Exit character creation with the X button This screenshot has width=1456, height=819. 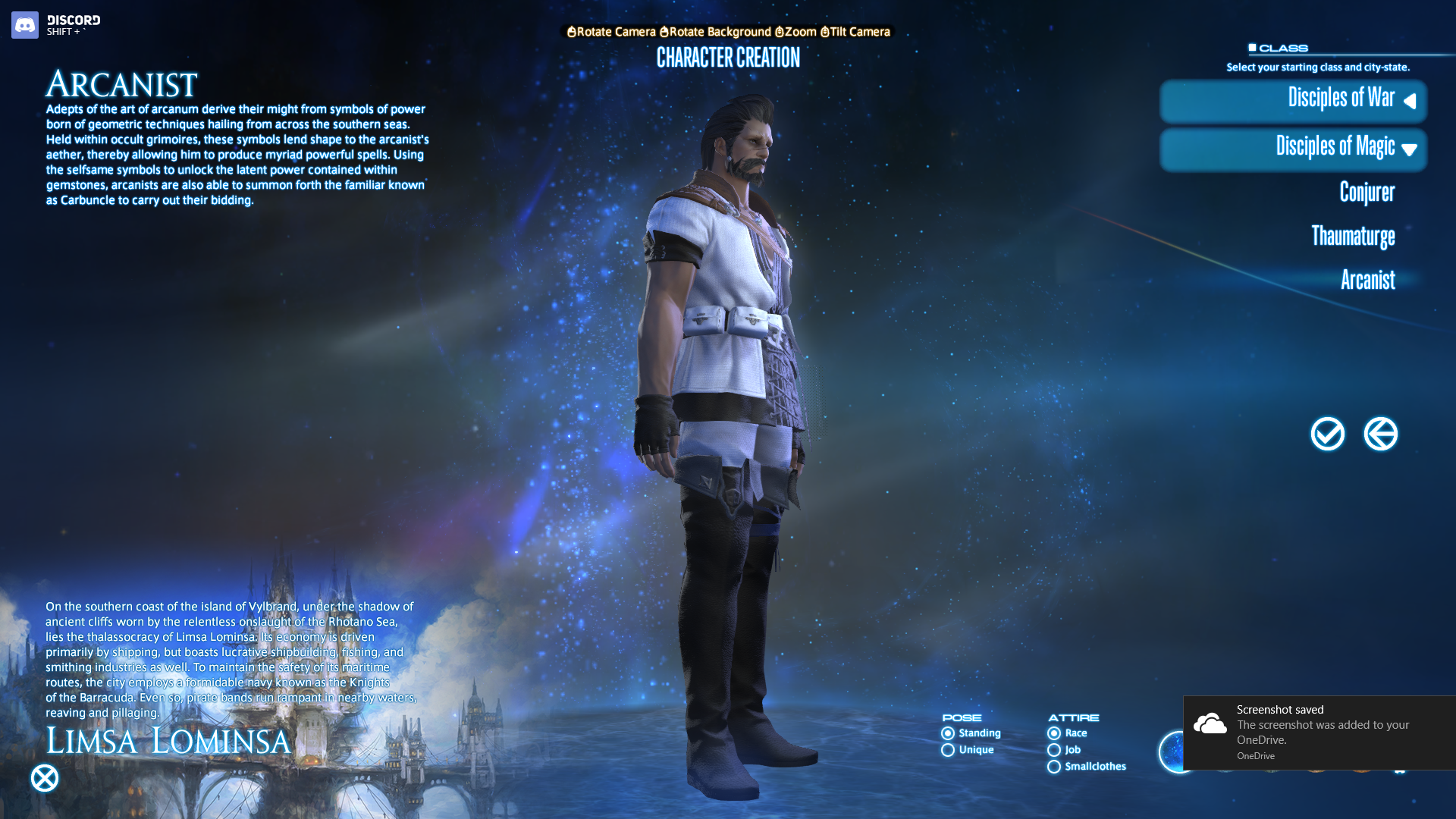coord(45,778)
